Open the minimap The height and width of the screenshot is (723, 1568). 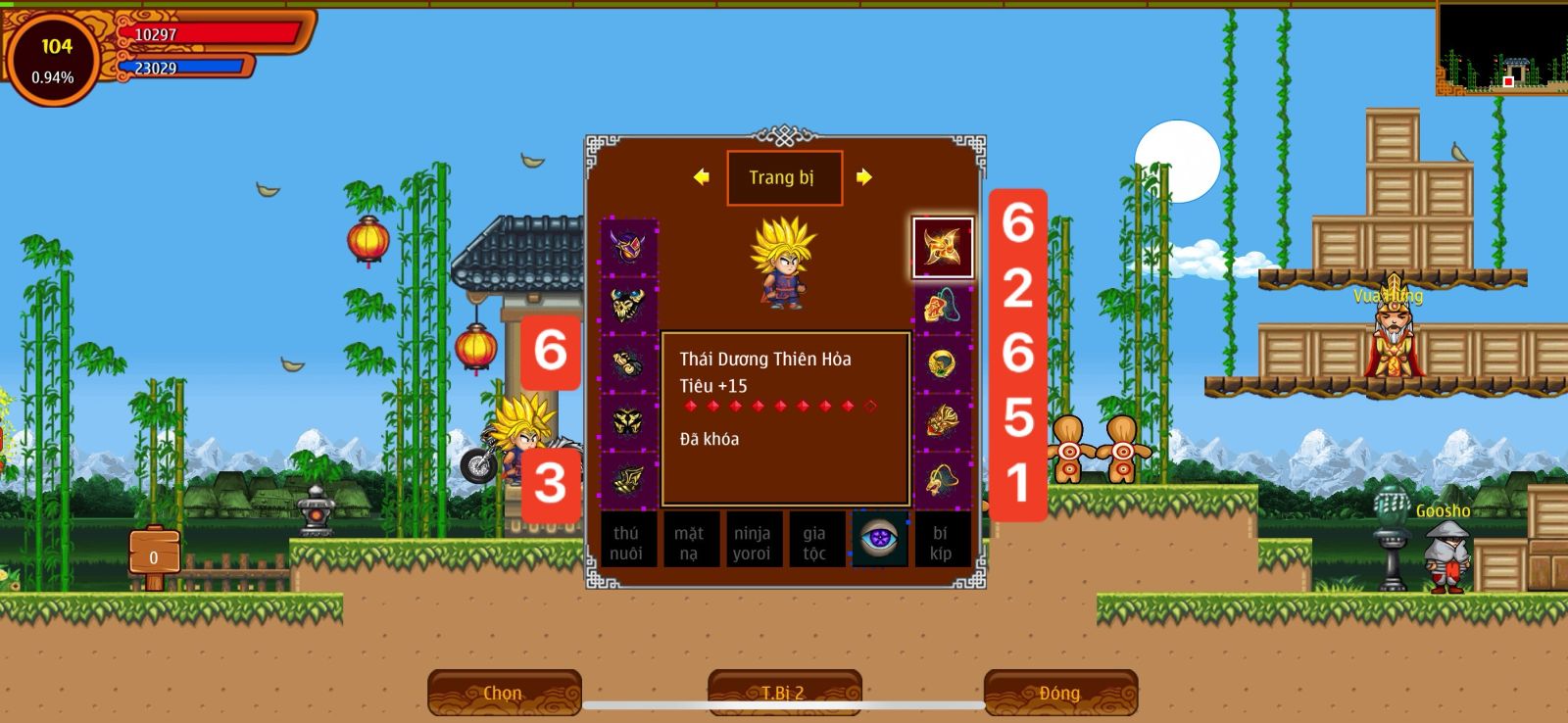pyautogui.click(x=1501, y=49)
